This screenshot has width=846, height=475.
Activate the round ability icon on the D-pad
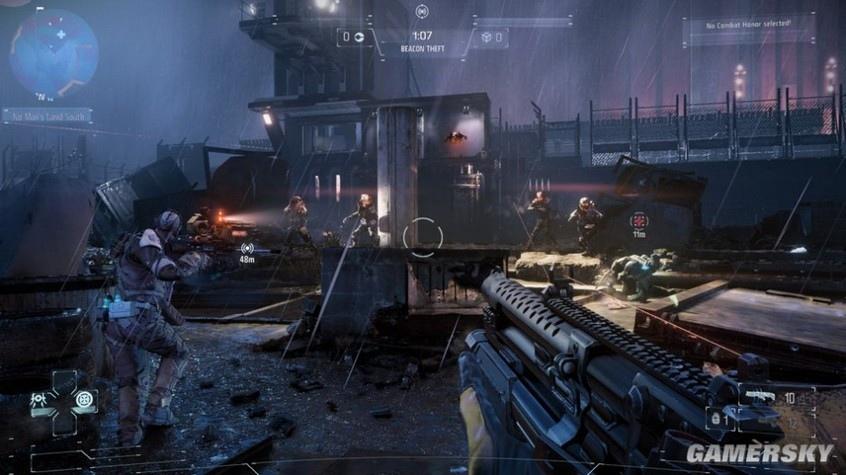[85, 399]
